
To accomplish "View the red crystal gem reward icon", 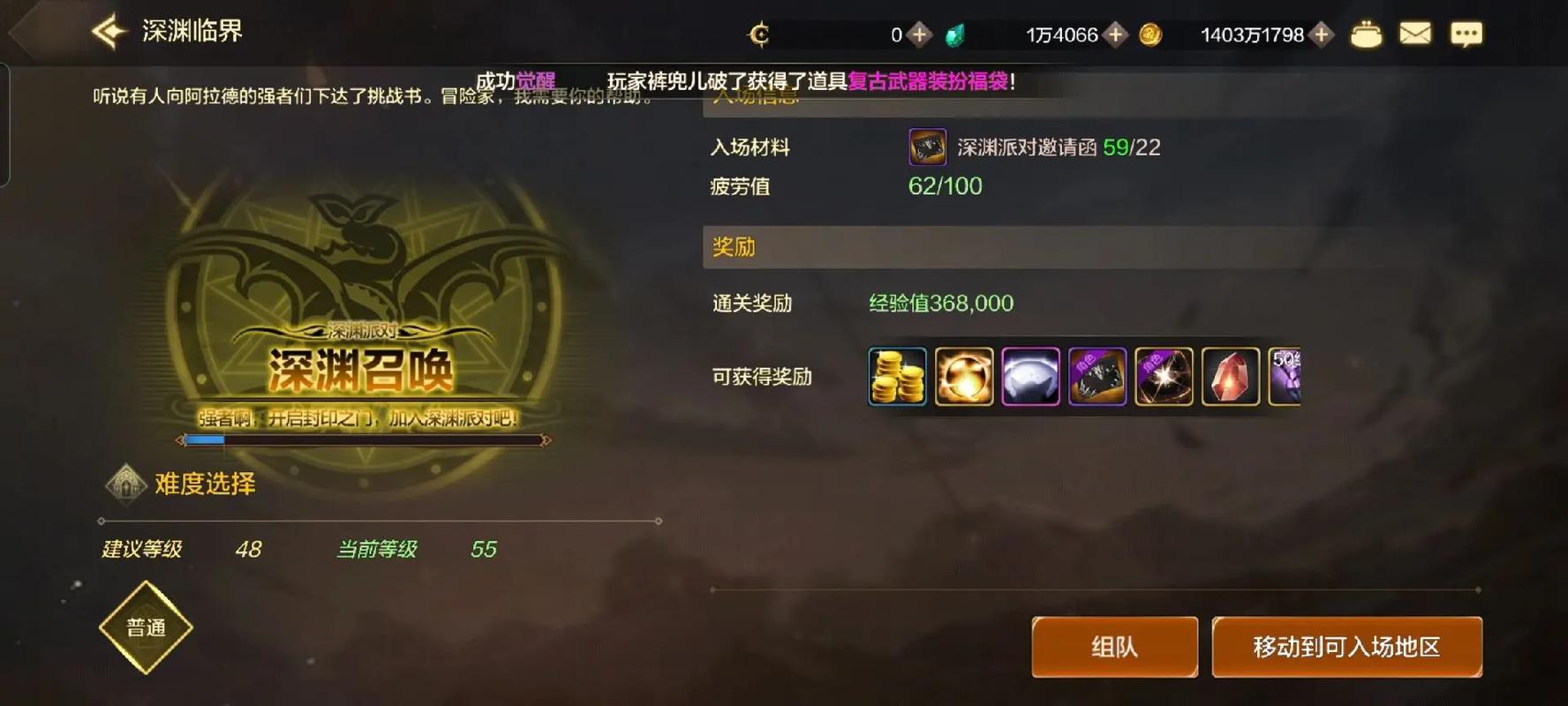I will coord(1230,376).
